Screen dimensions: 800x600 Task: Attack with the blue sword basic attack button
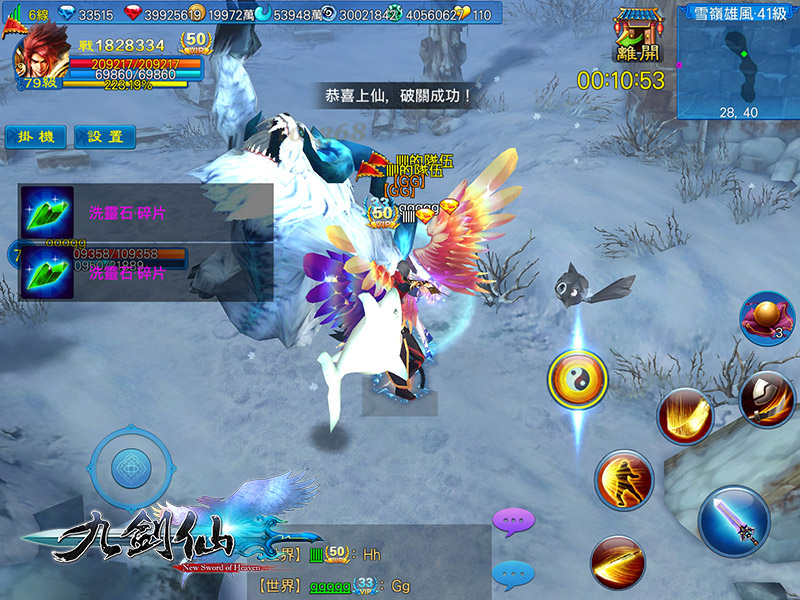734,520
